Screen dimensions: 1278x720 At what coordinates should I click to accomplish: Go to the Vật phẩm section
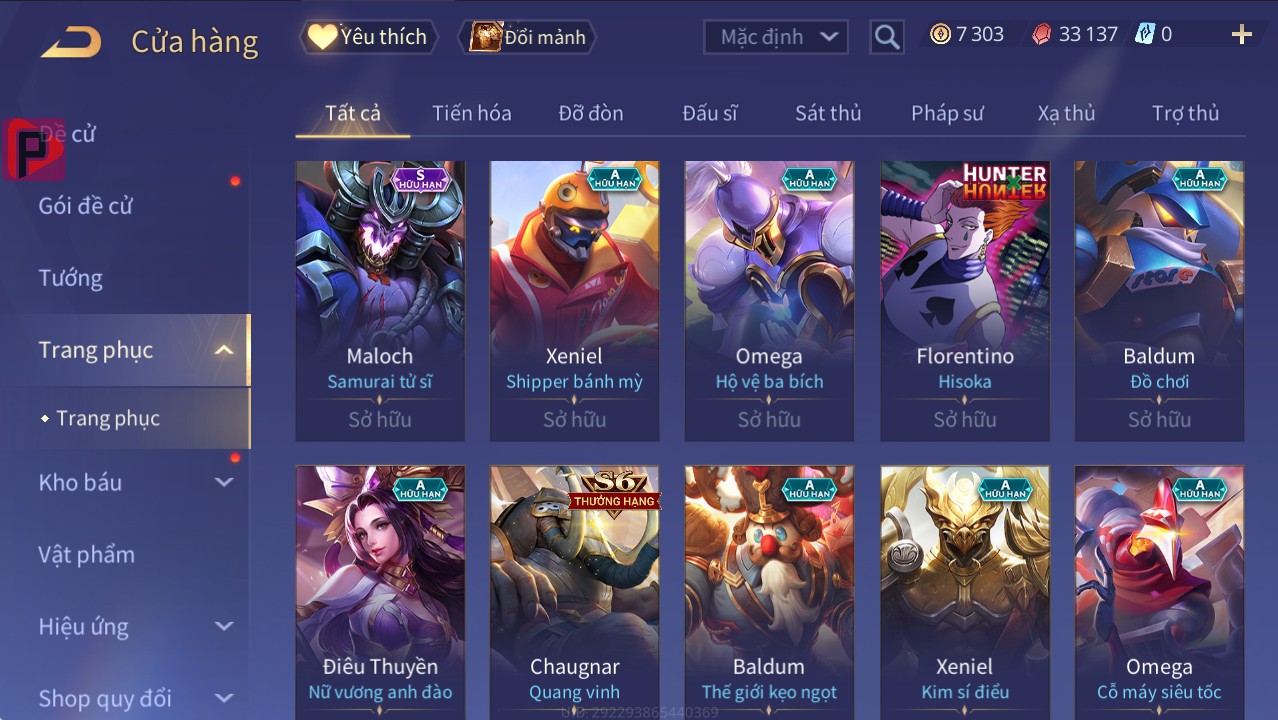coord(86,554)
